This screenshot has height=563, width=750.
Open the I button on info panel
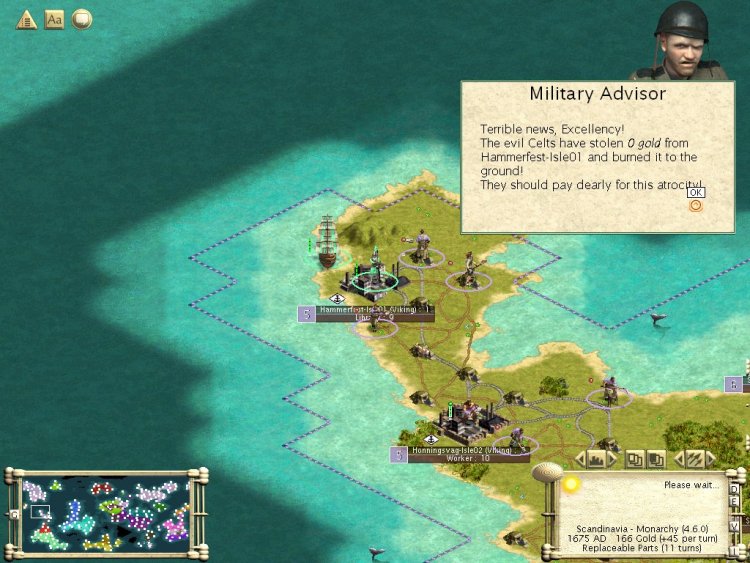point(734,549)
